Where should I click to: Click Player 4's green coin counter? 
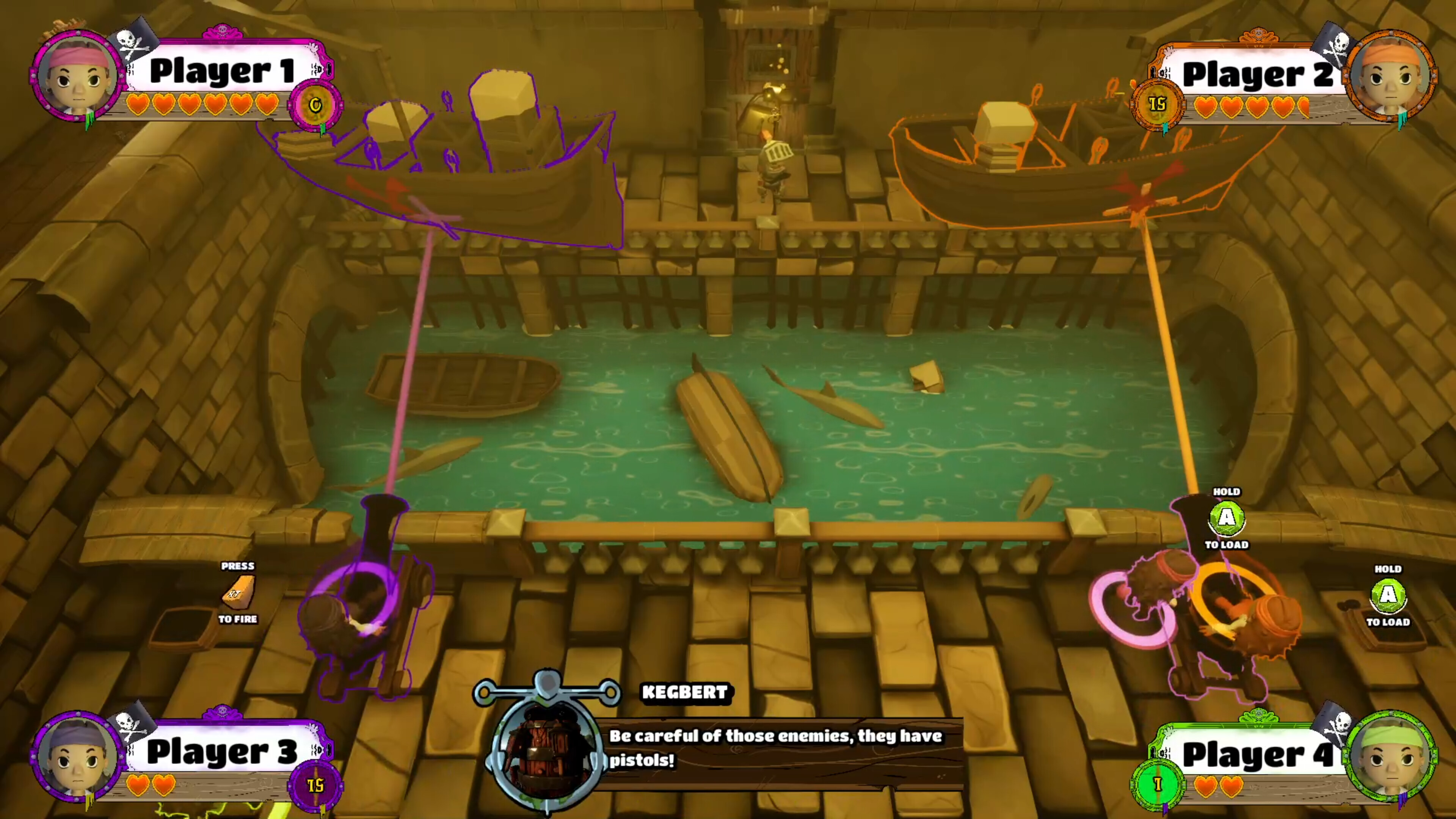(1158, 784)
